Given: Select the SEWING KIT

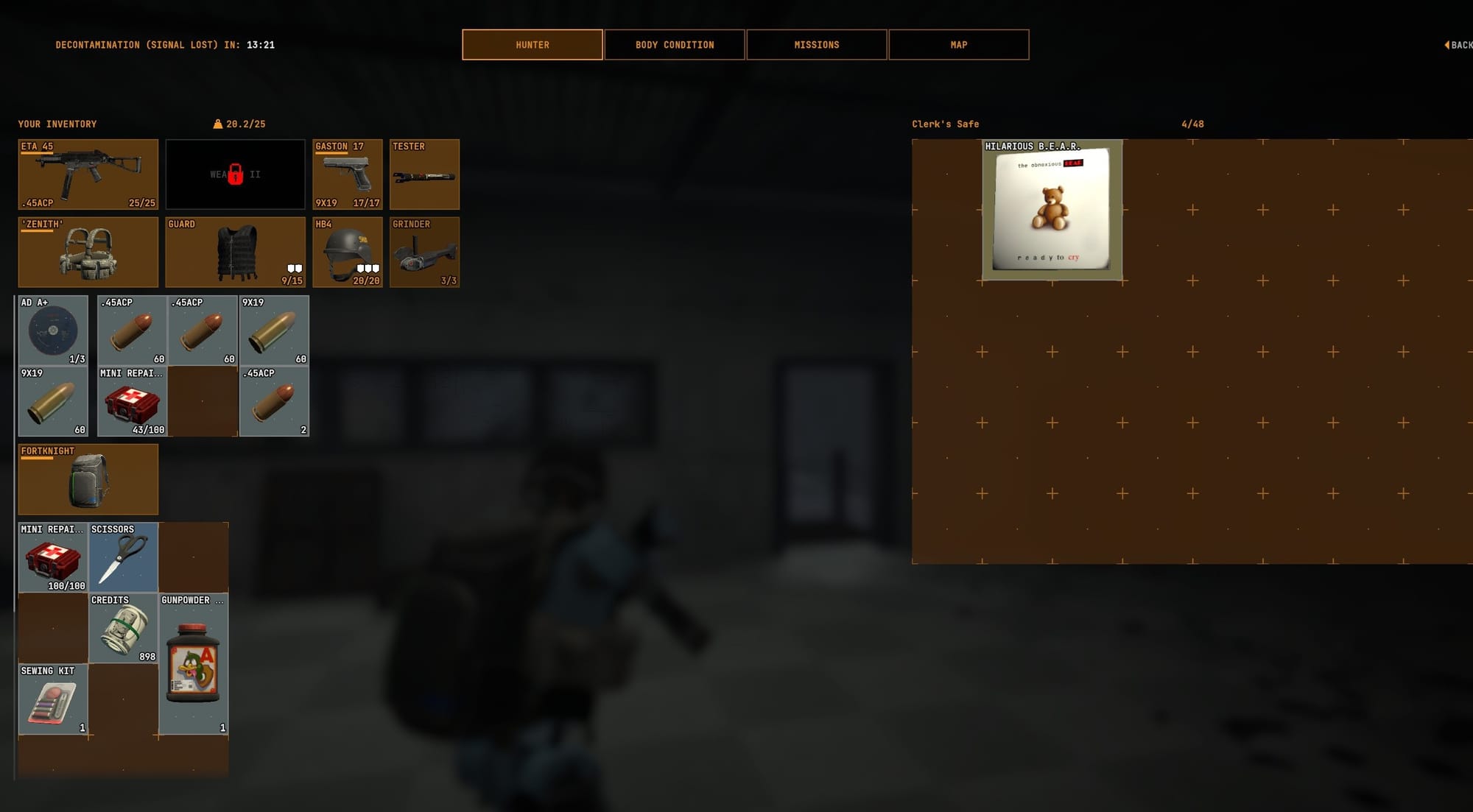Looking at the screenshot, I should (x=52, y=699).
